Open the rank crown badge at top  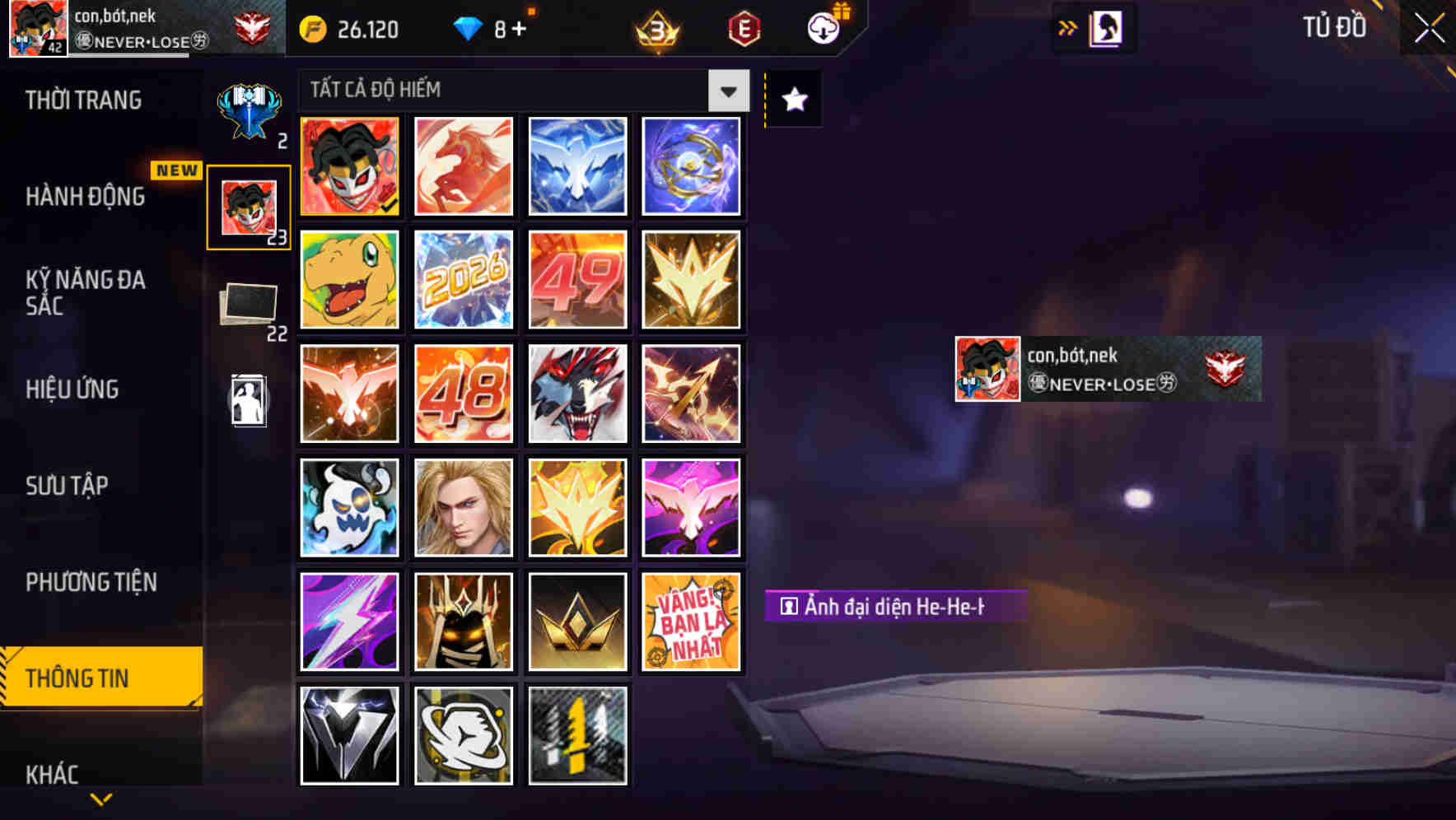click(x=655, y=29)
